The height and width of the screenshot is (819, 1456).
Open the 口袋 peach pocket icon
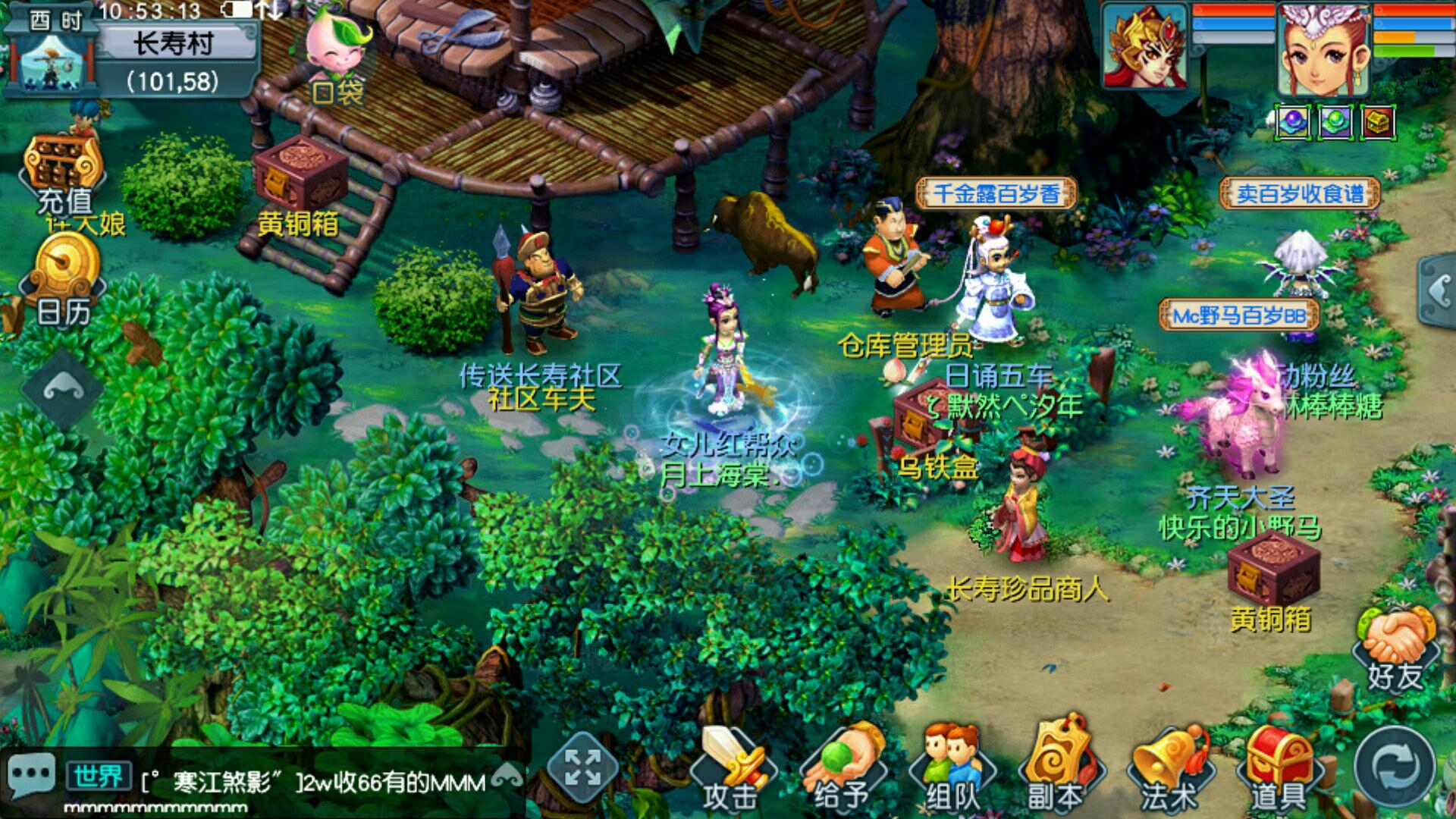pyautogui.click(x=338, y=55)
